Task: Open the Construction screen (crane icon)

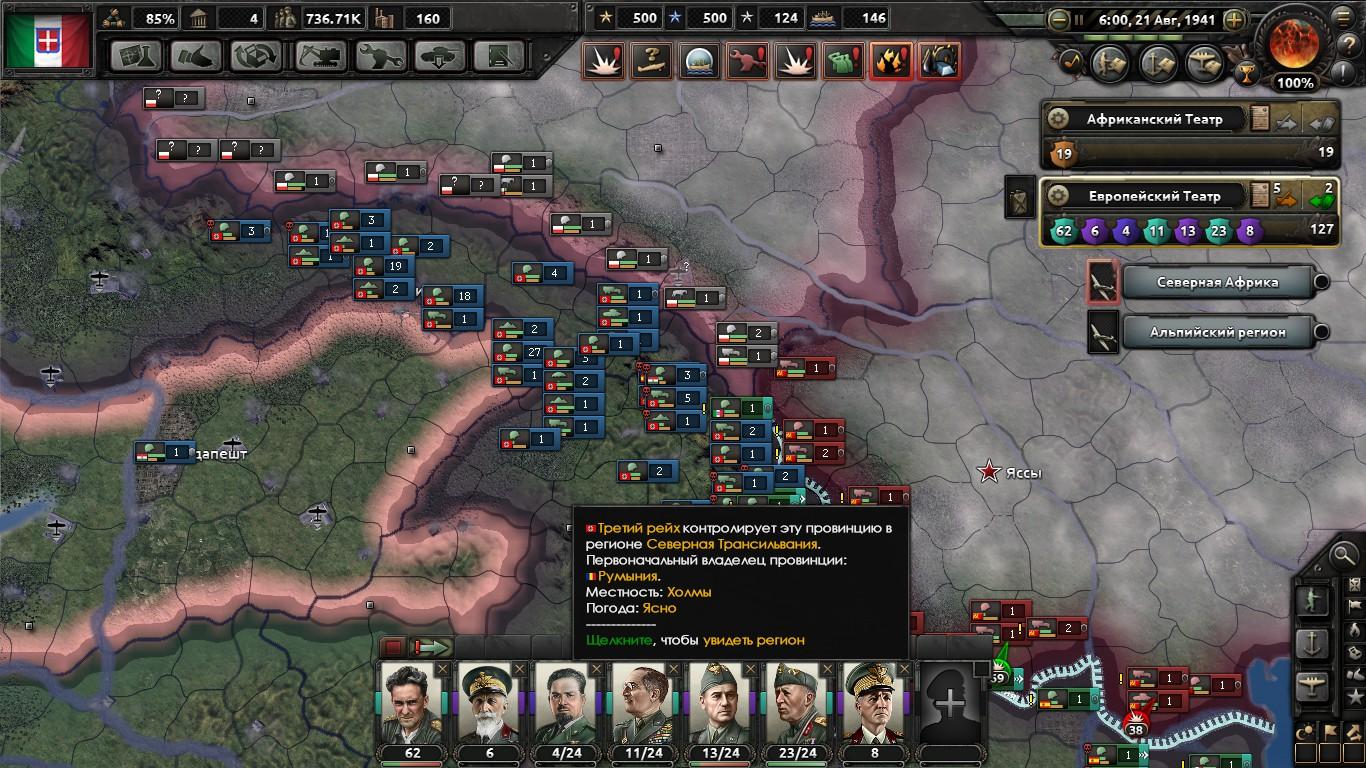Action: point(318,57)
